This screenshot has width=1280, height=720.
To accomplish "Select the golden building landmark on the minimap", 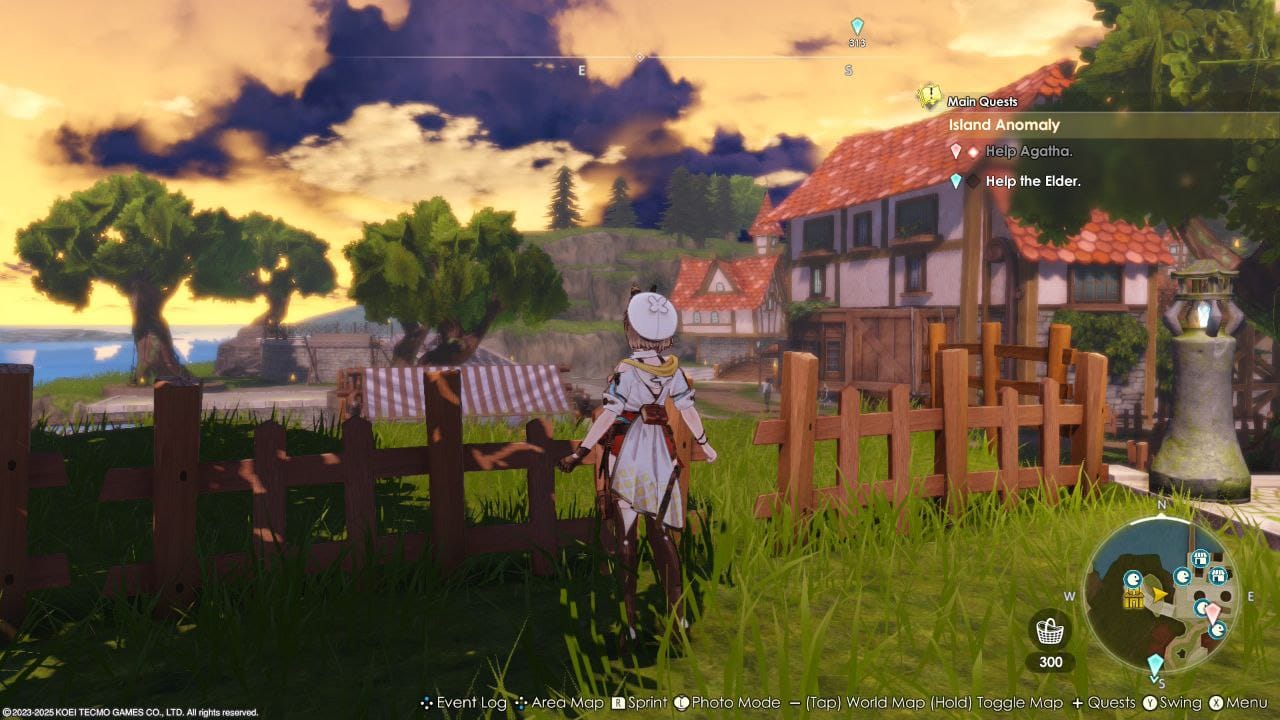I will [1133, 598].
